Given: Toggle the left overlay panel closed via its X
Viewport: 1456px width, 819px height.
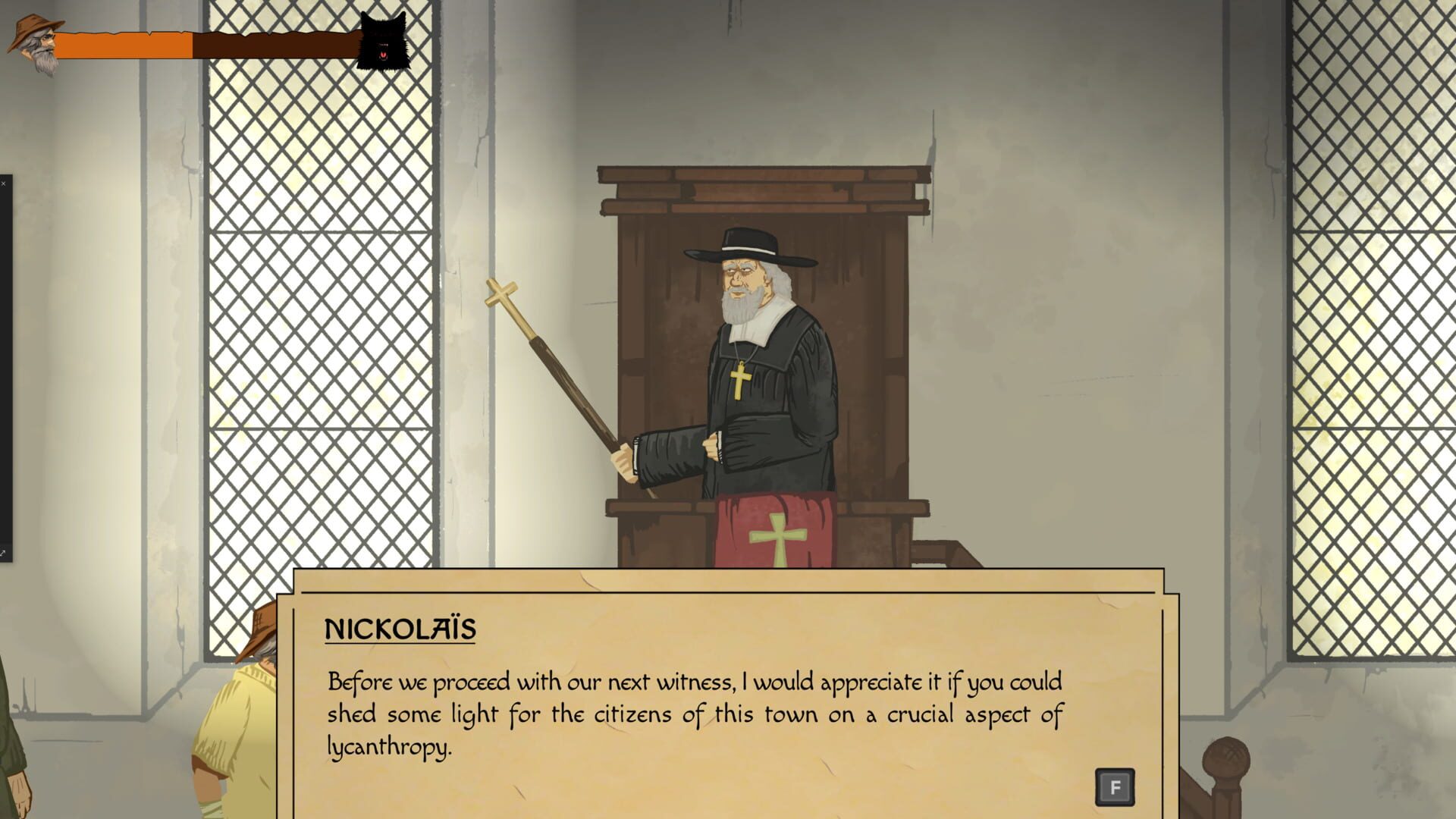Looking at the screenshot, I should 5,182.
